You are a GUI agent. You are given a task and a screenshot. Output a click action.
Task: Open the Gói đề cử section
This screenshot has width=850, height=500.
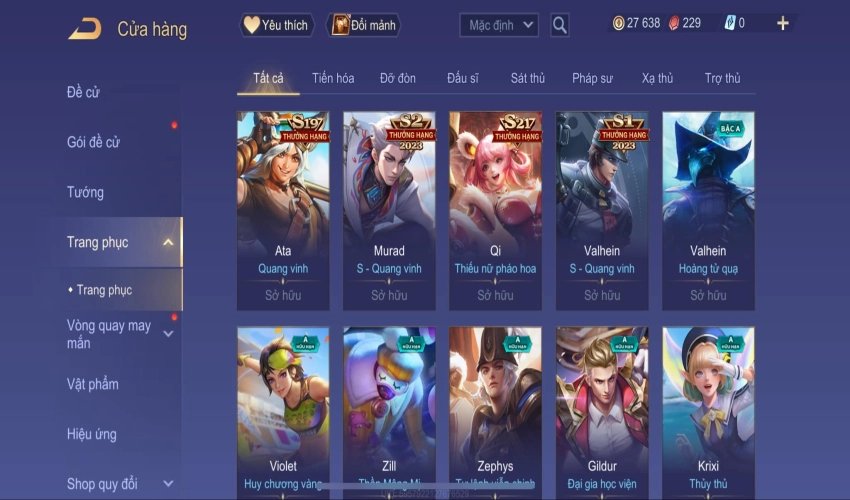93,142
